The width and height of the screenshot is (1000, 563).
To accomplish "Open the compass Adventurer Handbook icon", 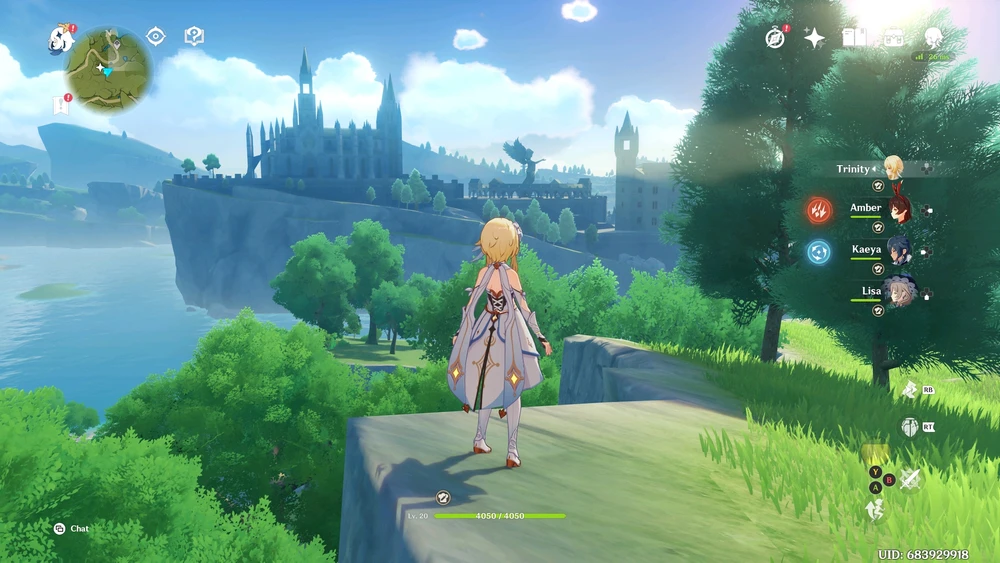I will tap(775, 38).
